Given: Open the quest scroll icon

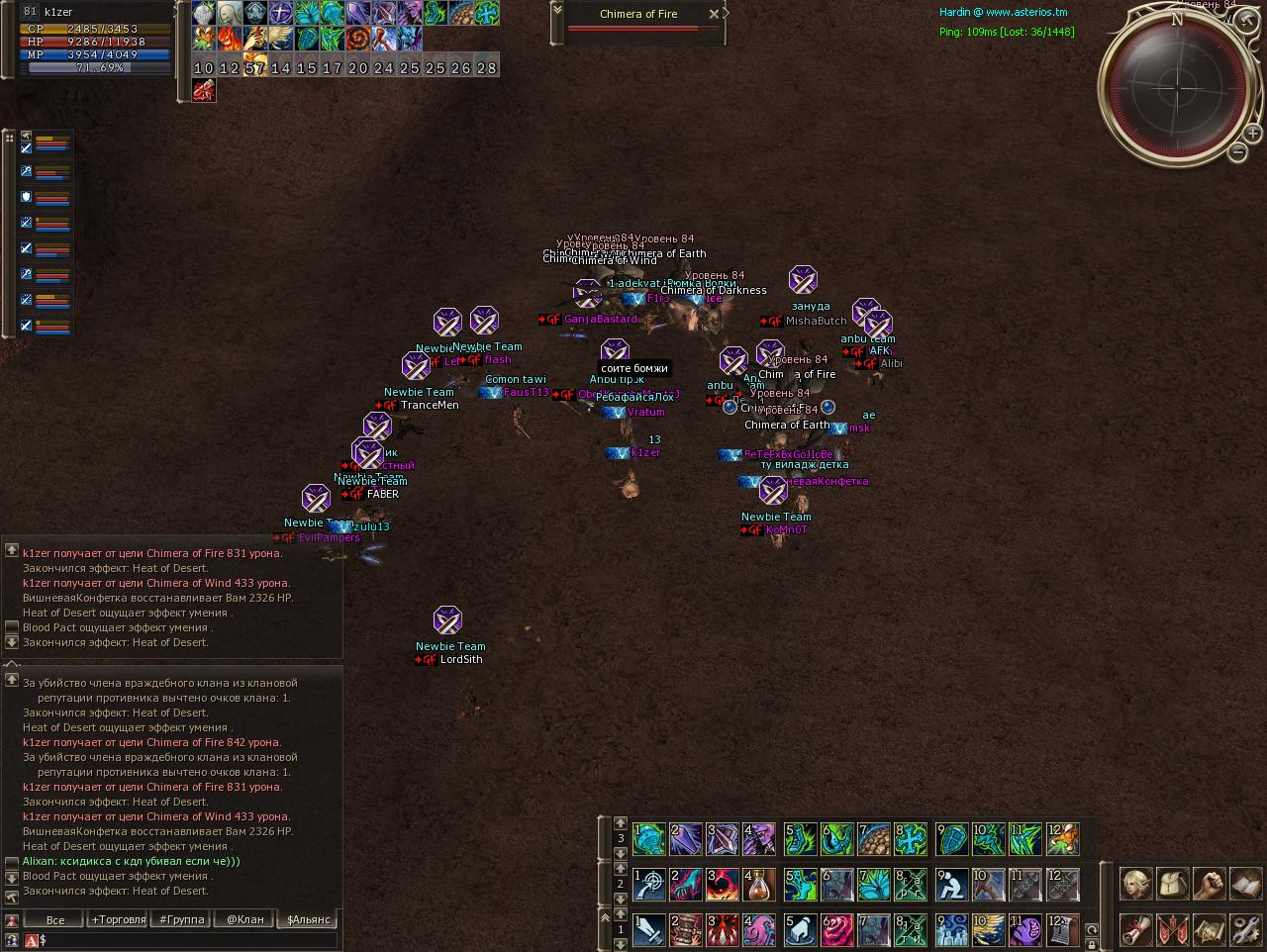Looking at the screenshot, I should 1135,930.
